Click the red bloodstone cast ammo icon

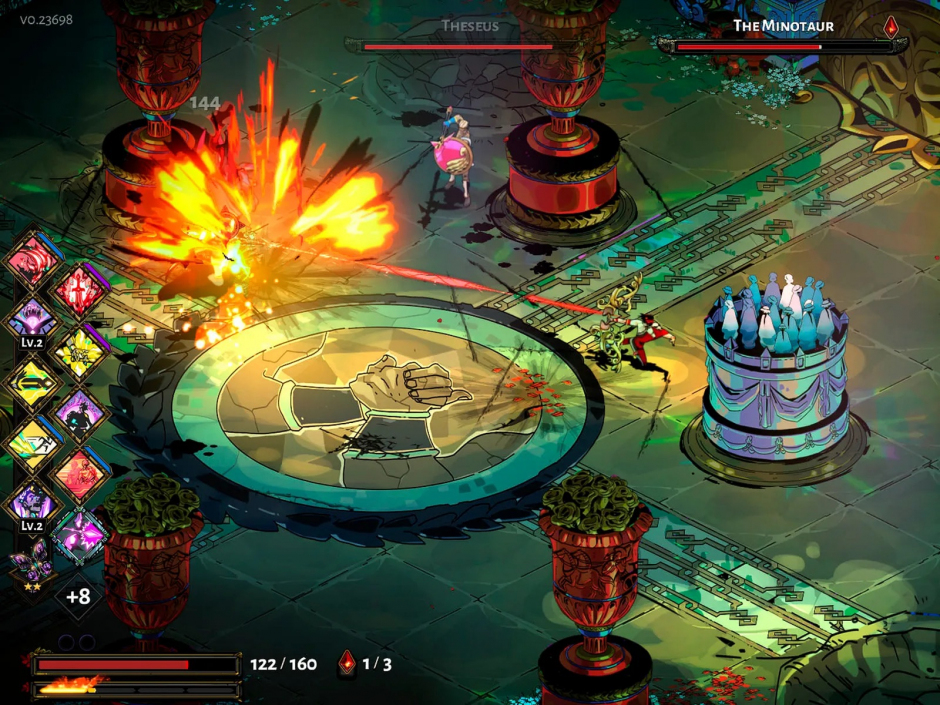(347, 663)
